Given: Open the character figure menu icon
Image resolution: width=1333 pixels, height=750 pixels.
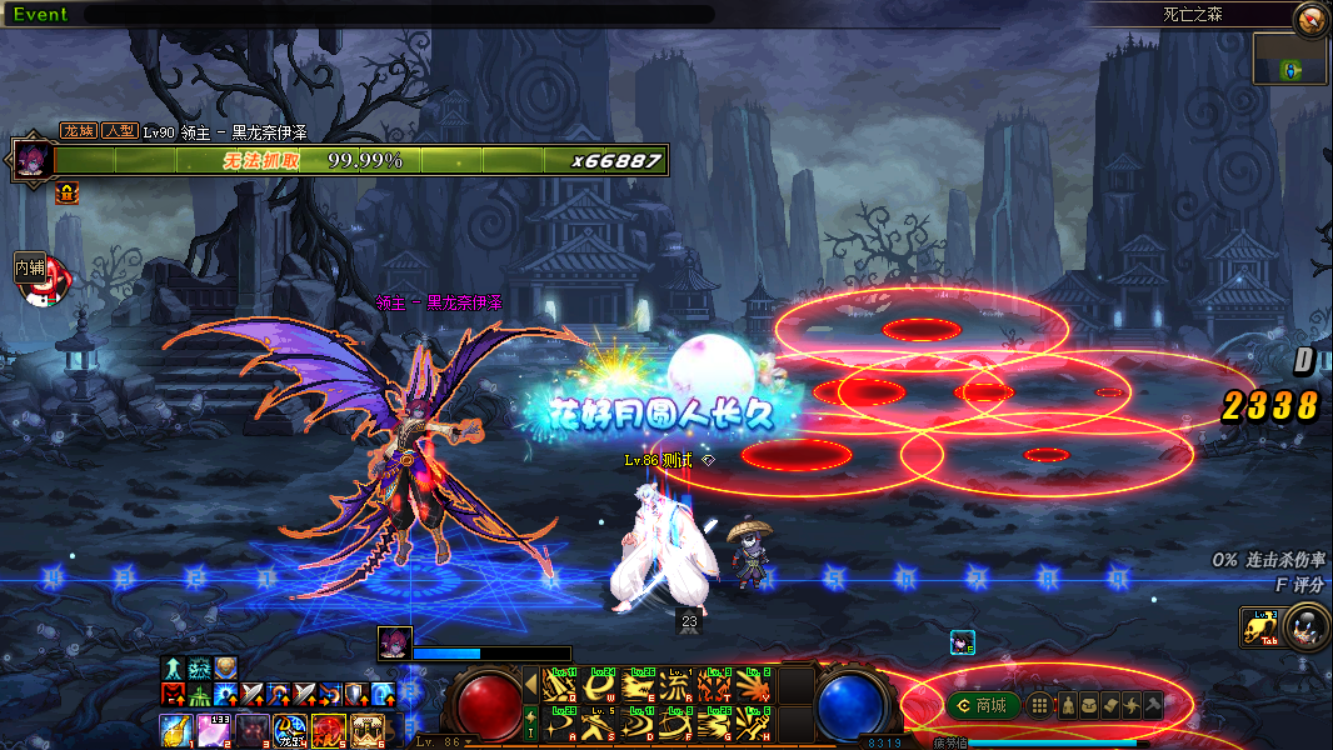Looking at the screenshot, I should click(1067, 706).
